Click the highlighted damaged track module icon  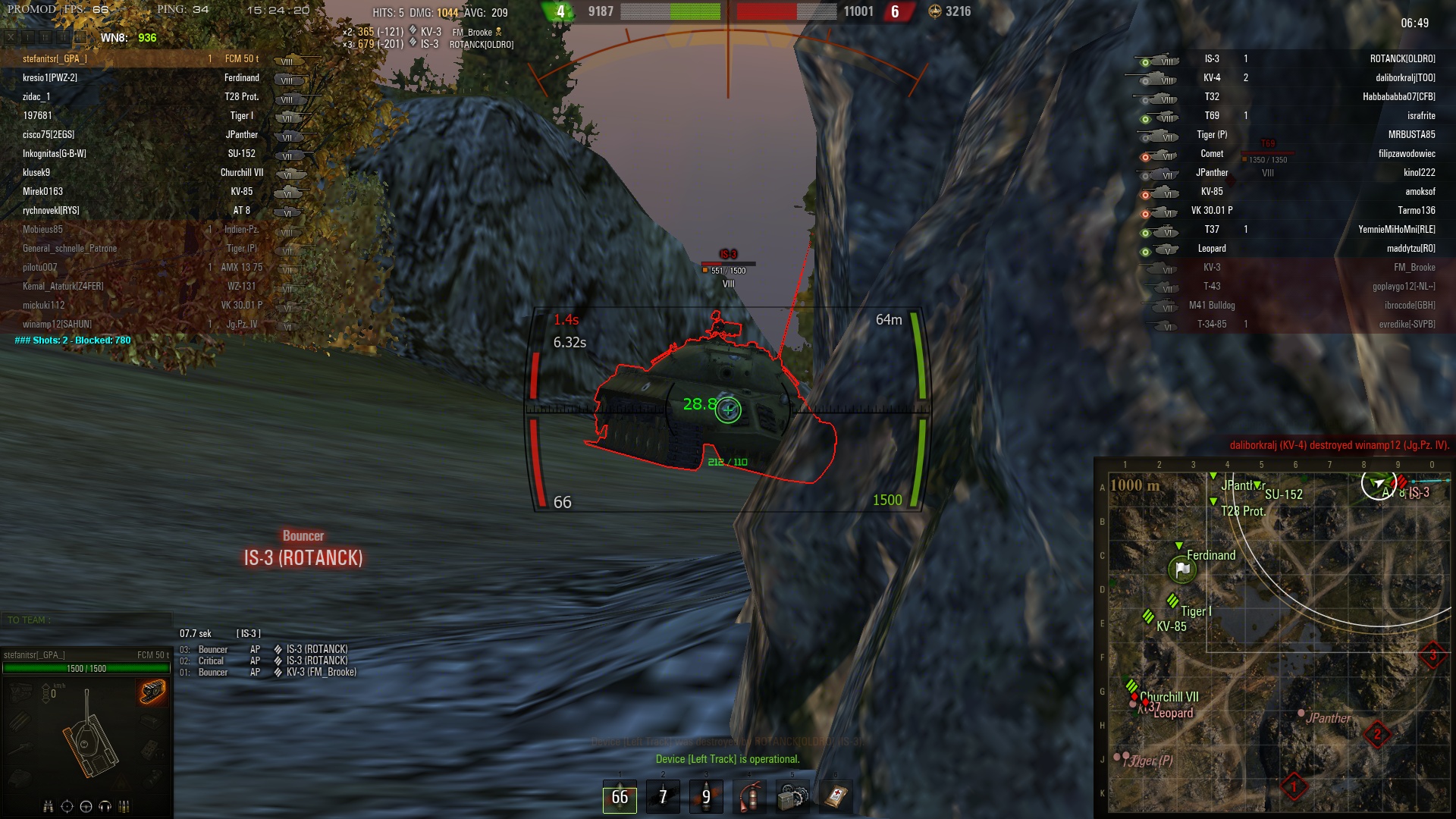pyautogui.click(x=152, y=692)
